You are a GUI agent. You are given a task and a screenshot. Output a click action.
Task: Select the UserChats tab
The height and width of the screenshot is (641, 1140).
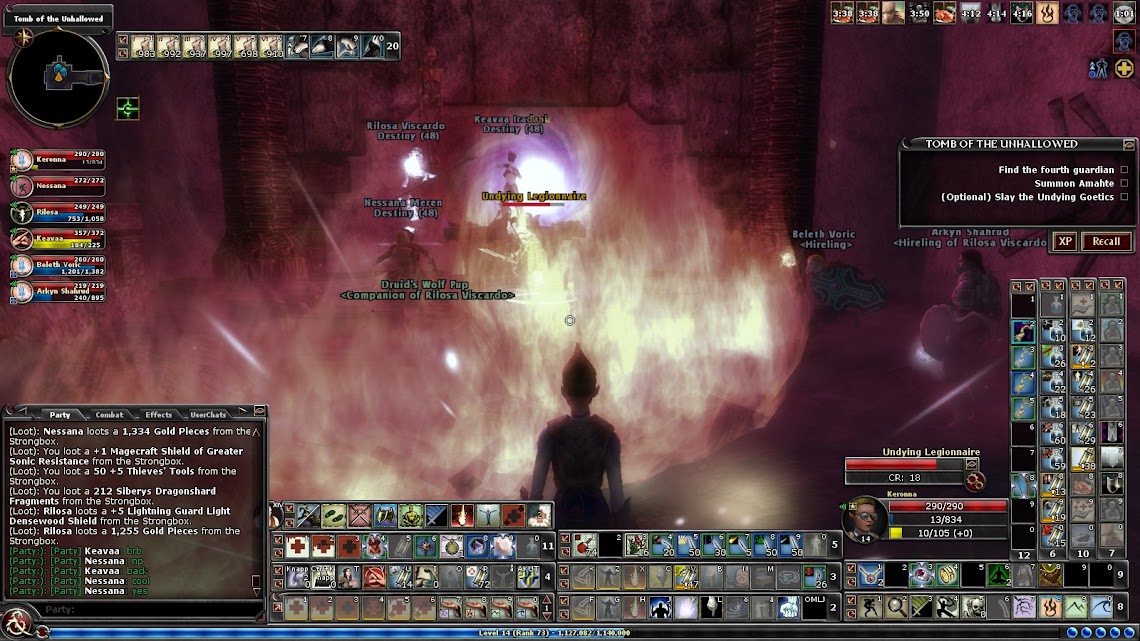click(x=208, y=414)
